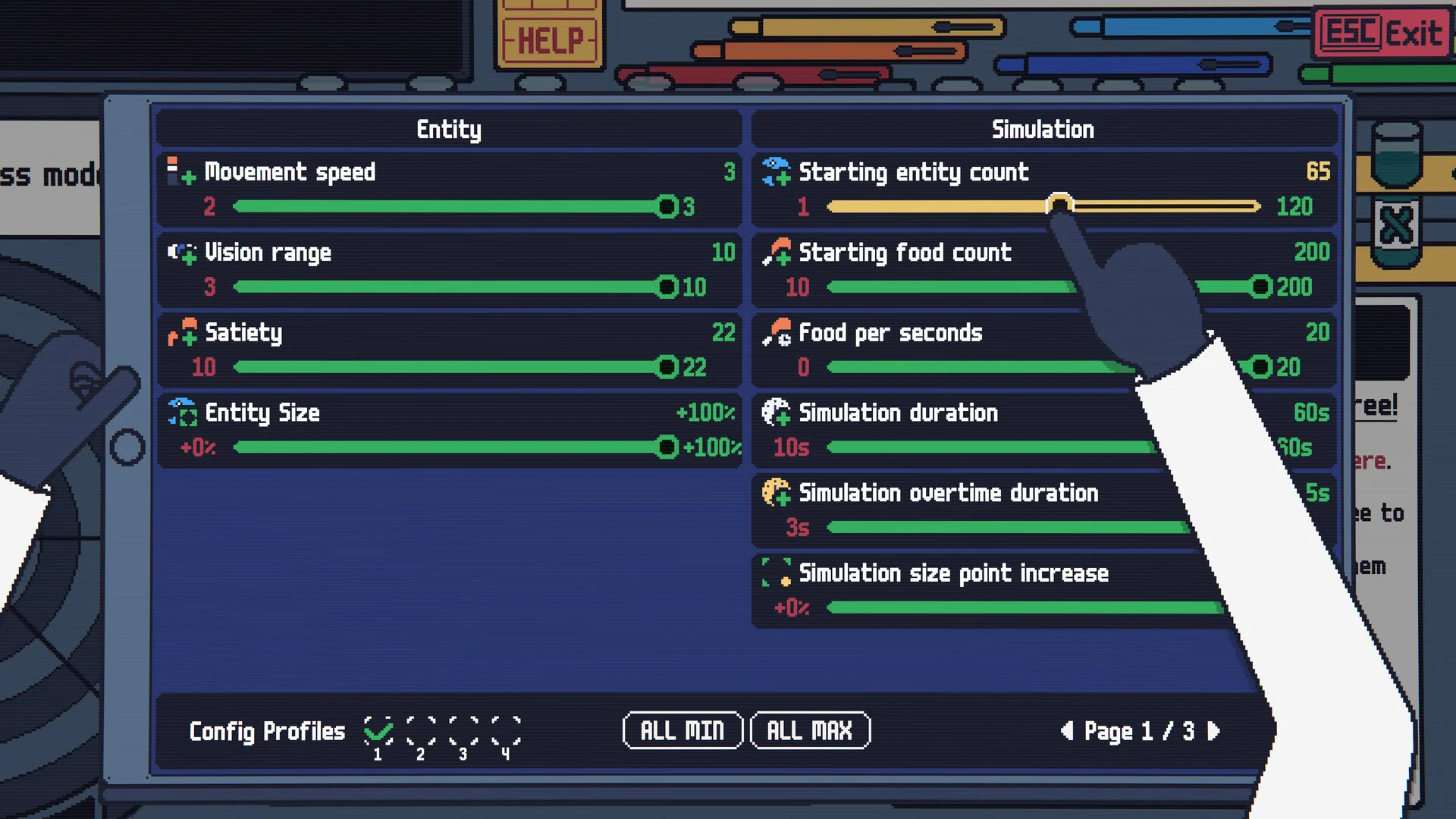
Task: Click the Simulation duration slider track
Action: click(x=986, y=447)
